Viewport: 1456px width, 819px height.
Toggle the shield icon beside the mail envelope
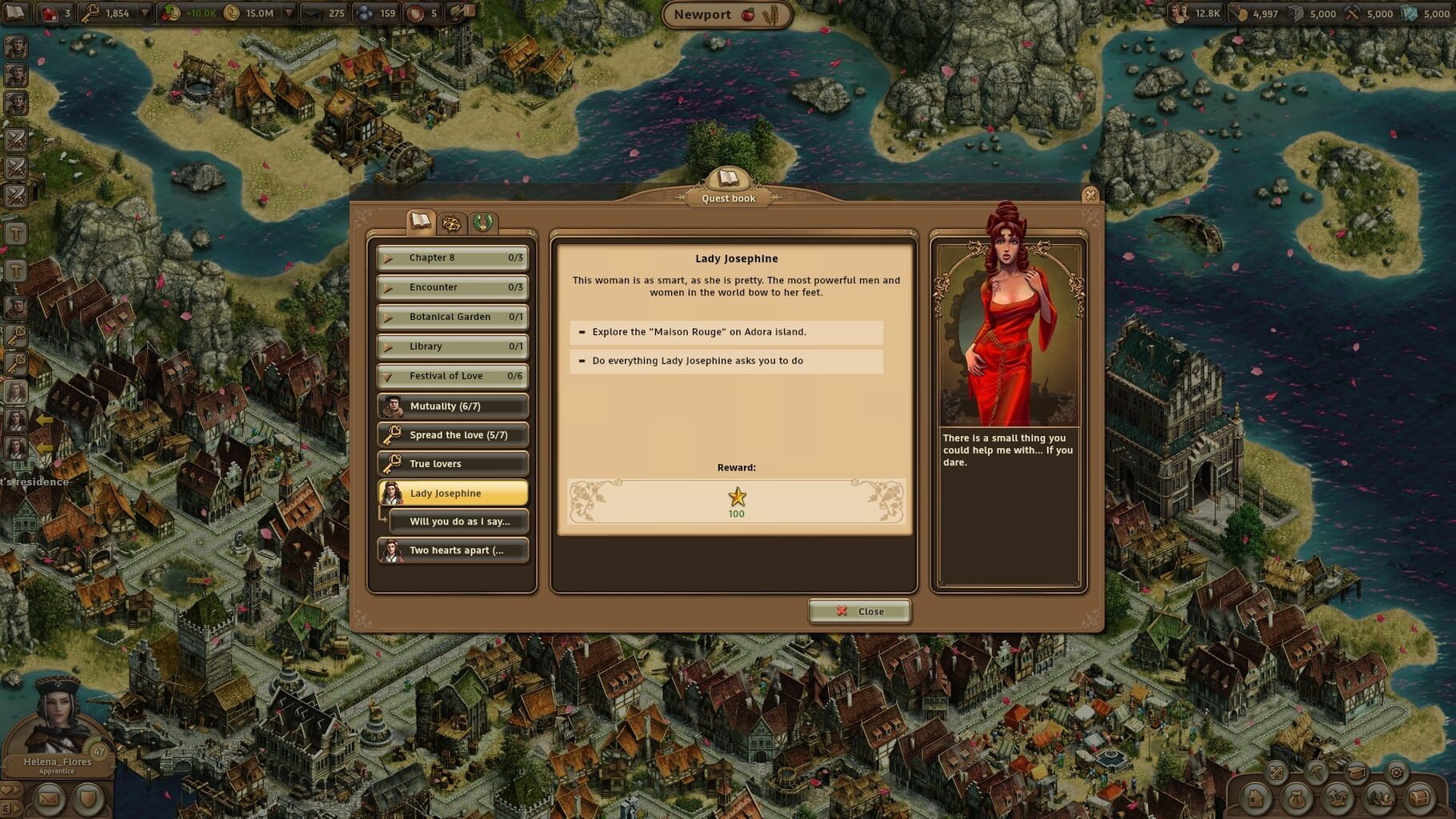pyautogui.click(x=90, y=798)
